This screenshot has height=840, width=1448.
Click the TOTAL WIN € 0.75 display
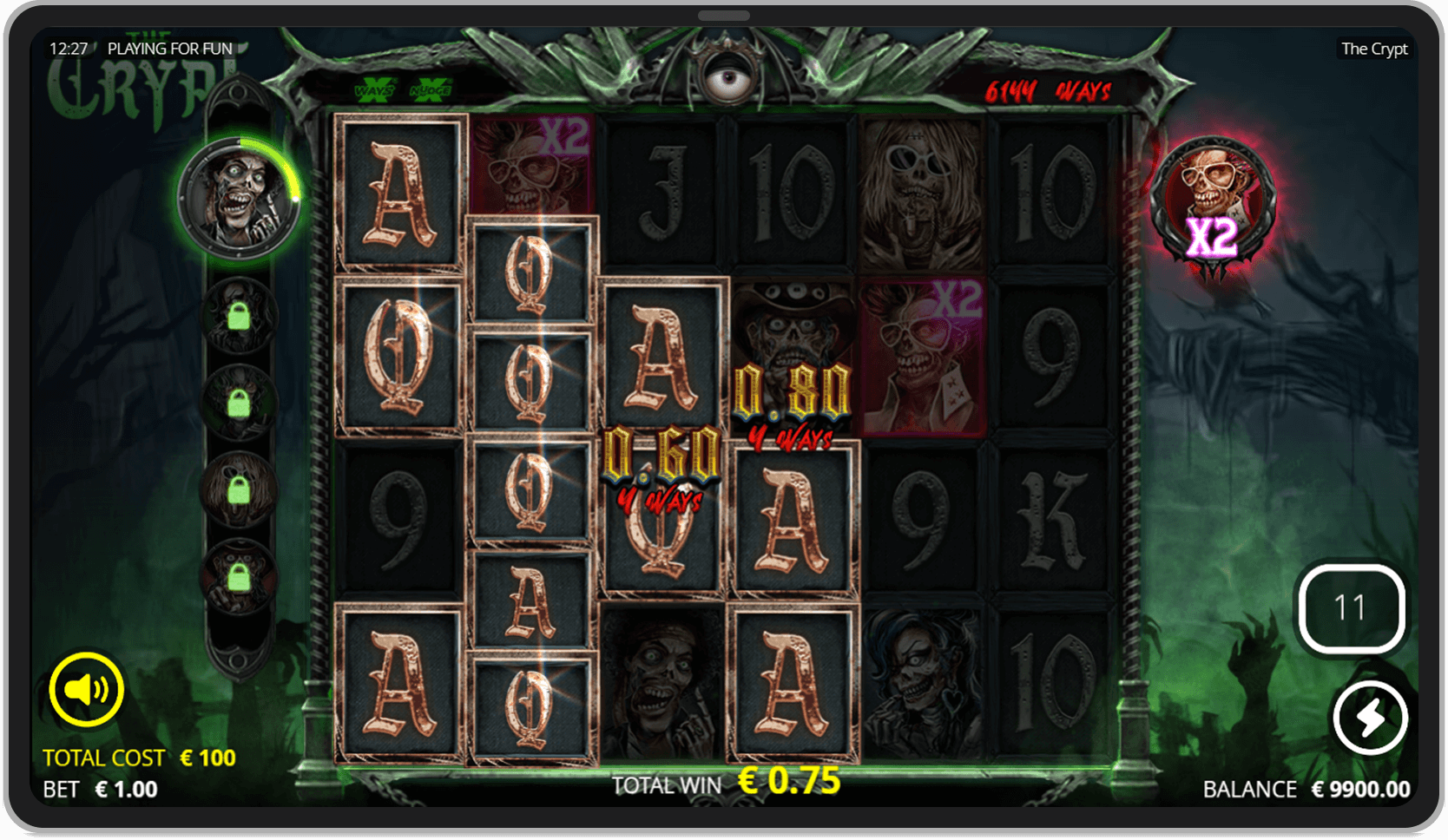725,784
